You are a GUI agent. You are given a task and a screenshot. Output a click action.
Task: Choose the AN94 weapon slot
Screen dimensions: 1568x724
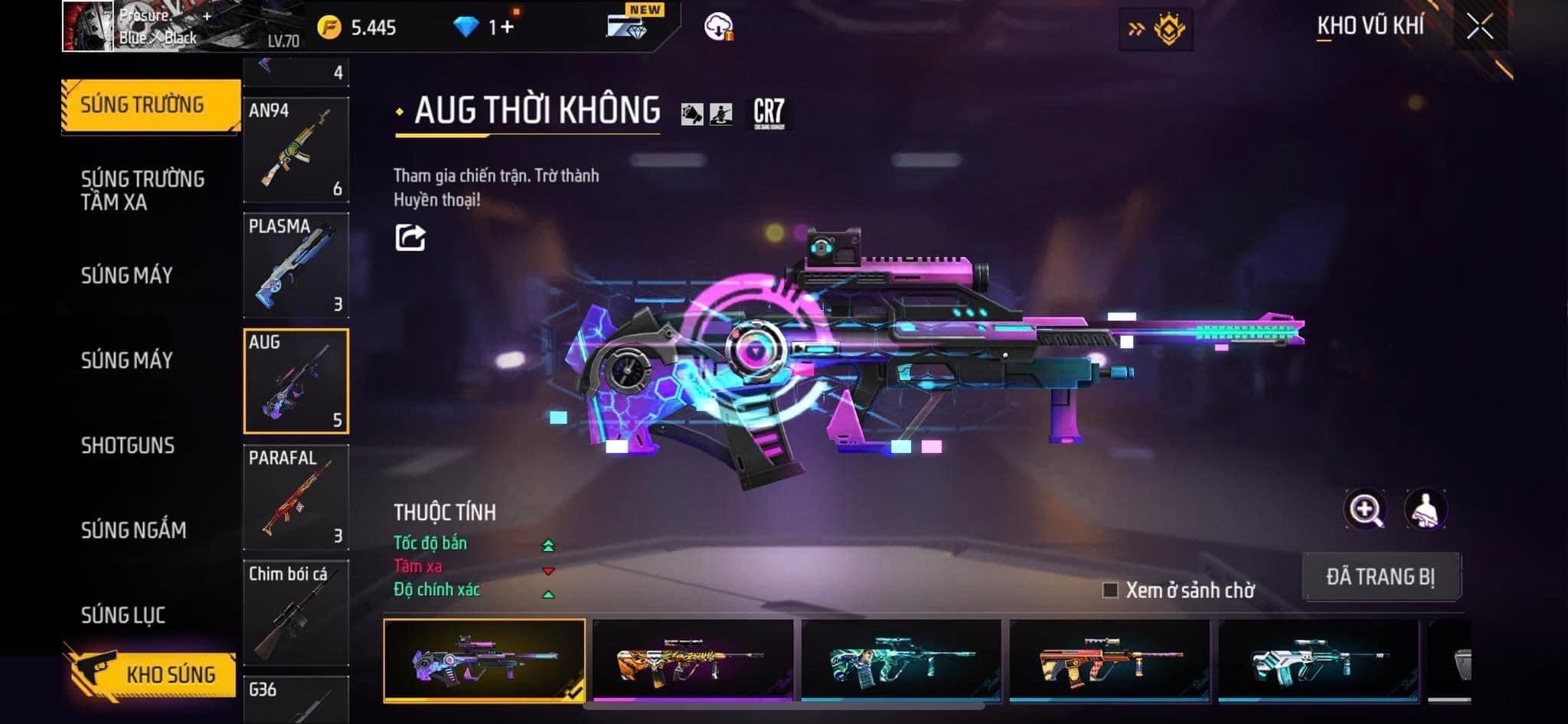tap(296, 150)
